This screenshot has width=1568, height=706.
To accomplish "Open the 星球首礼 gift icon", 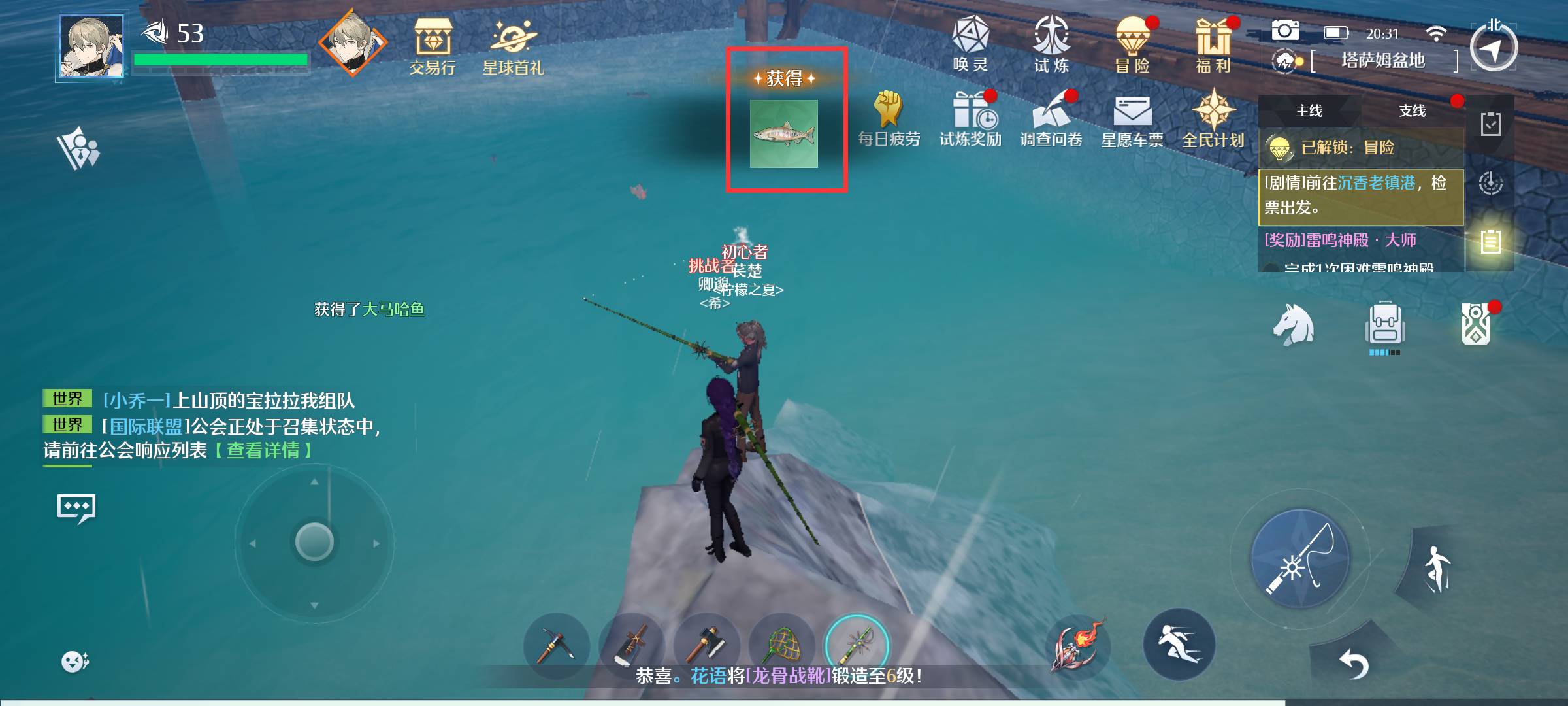I will point(513,44).
